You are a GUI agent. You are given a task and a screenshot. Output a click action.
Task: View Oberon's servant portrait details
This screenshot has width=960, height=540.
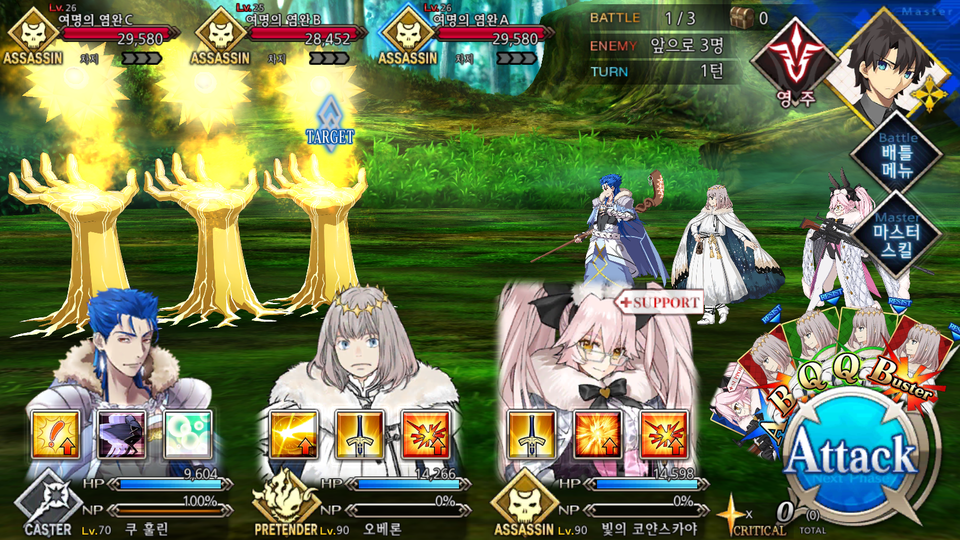coord(358,350)
